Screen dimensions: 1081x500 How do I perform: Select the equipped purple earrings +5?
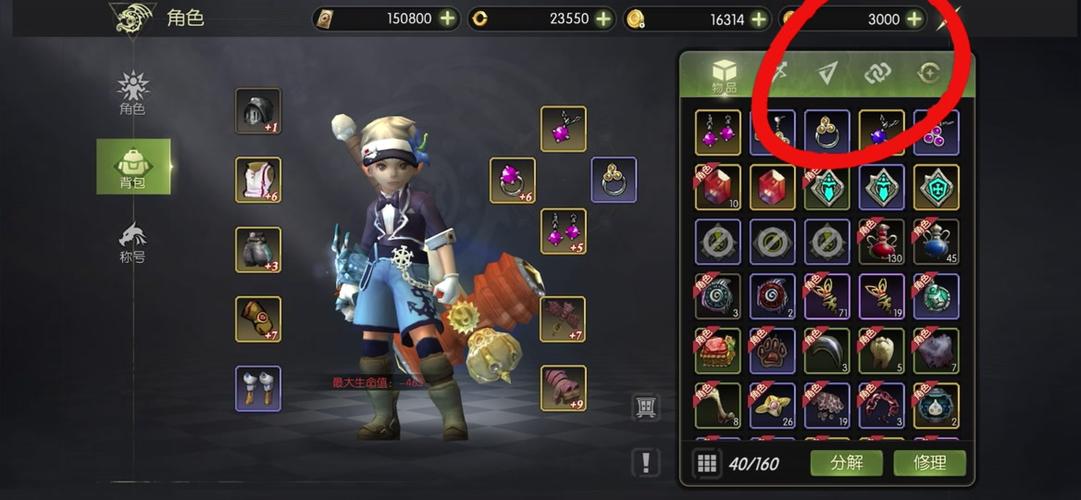(563, 232)
